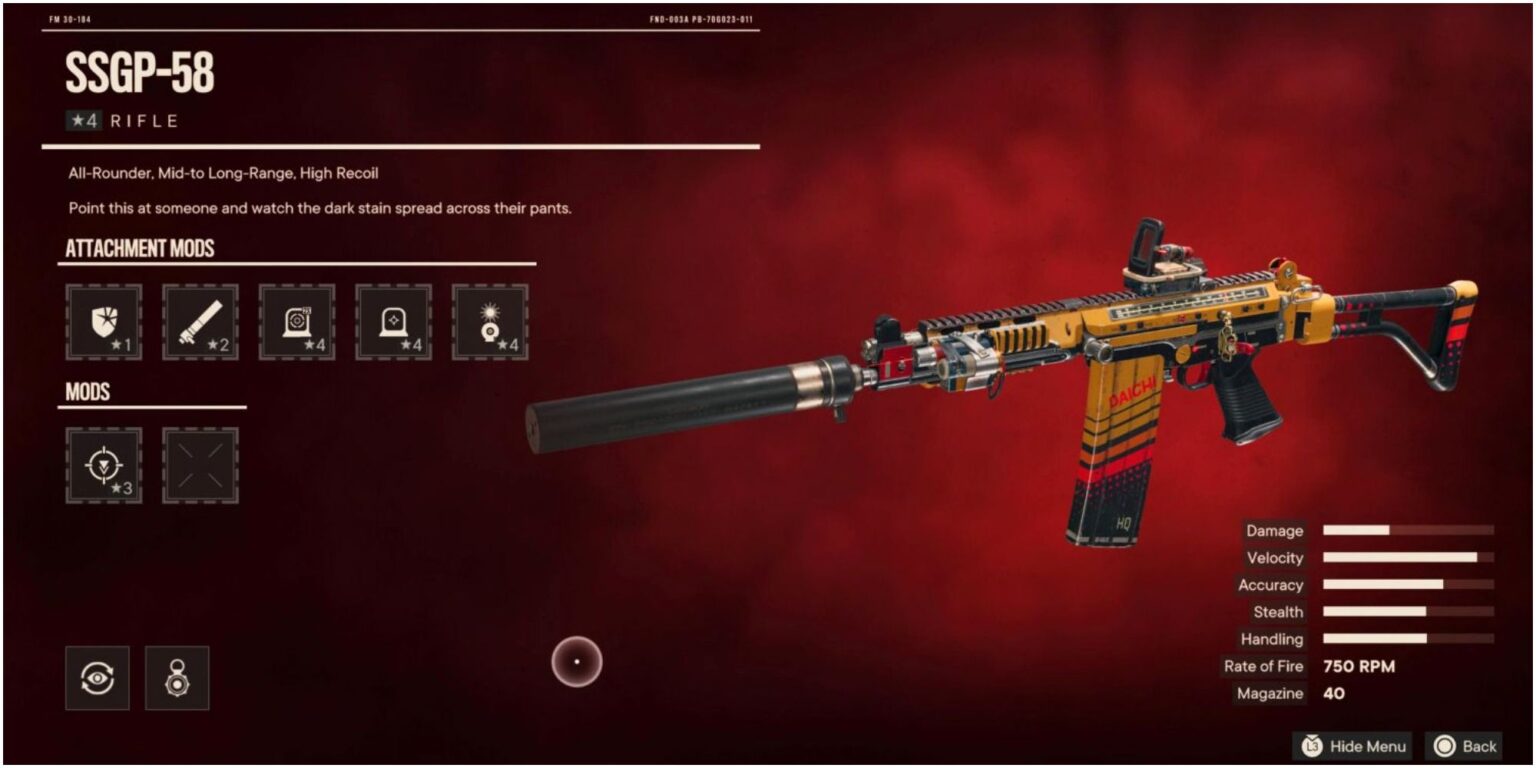Click the L3 stick icon on Hide Menu
Screen dimensions: 1536x768
point(1311,746)
